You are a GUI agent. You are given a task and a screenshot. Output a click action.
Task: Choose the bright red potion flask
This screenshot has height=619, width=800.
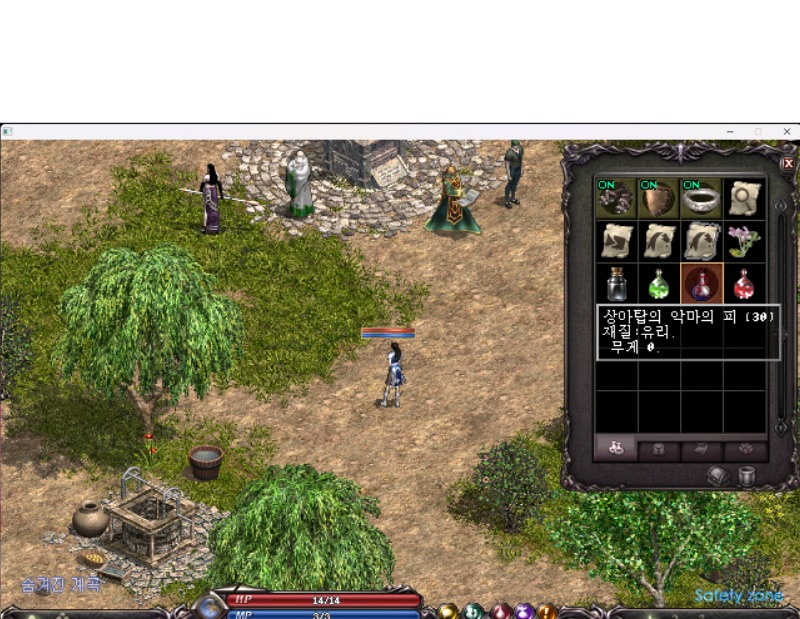tap(745, 284)
